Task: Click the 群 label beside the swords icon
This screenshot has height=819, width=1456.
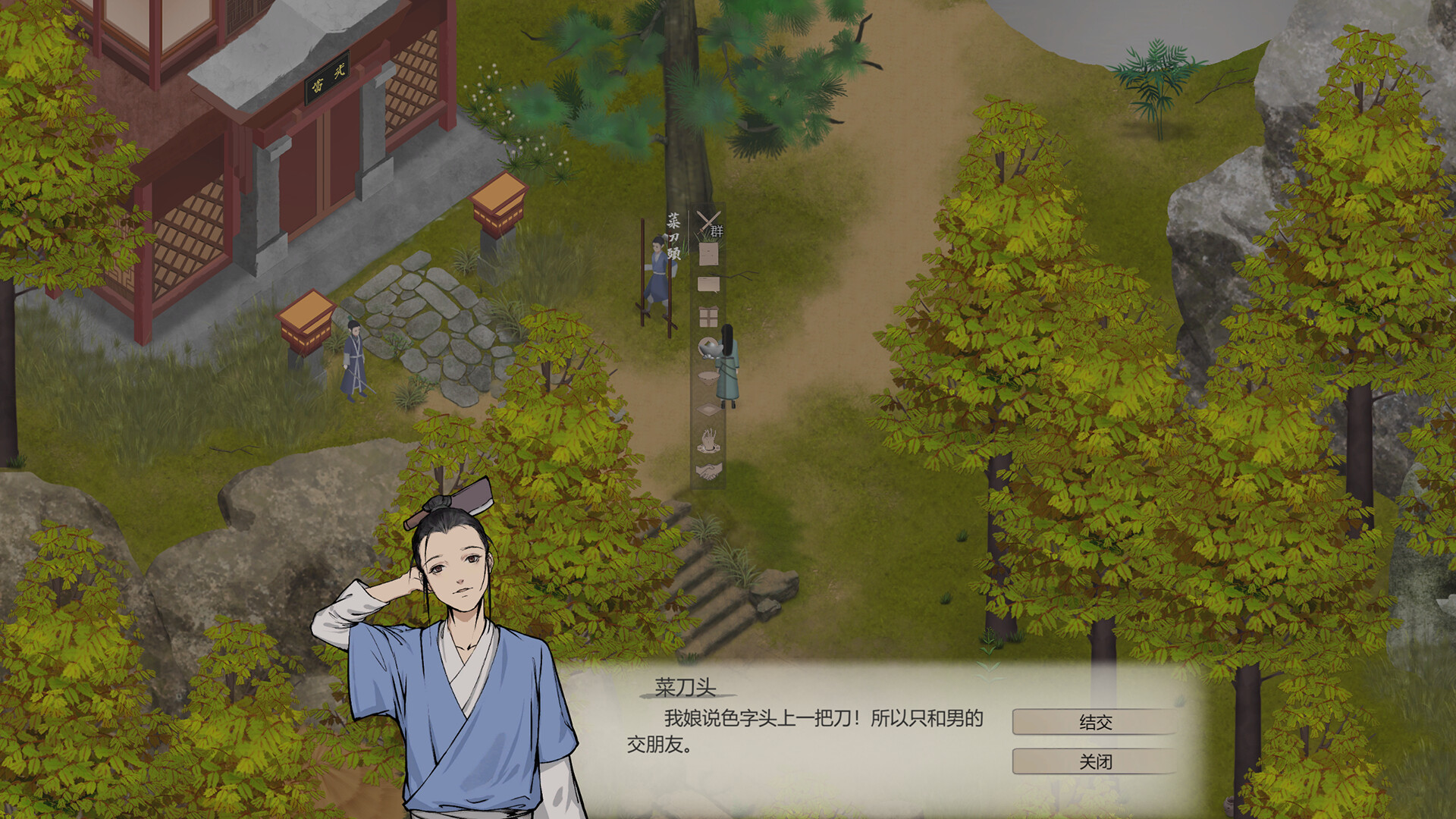Action: click(x=718, y=229)
